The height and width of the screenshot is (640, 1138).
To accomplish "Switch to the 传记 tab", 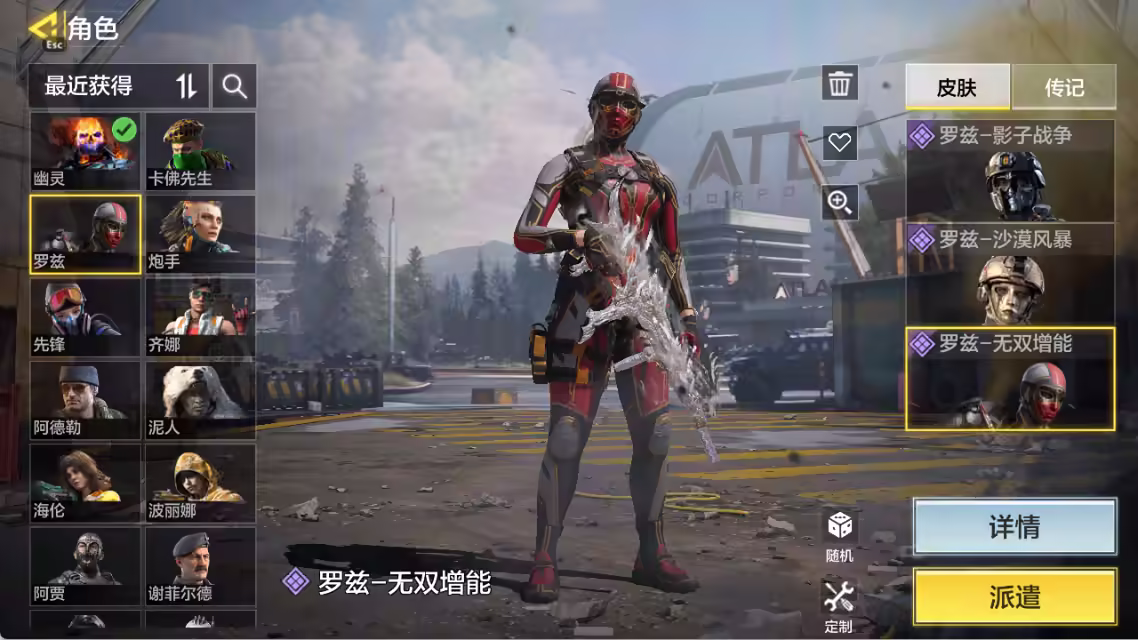I will [x=1064, y=87].
